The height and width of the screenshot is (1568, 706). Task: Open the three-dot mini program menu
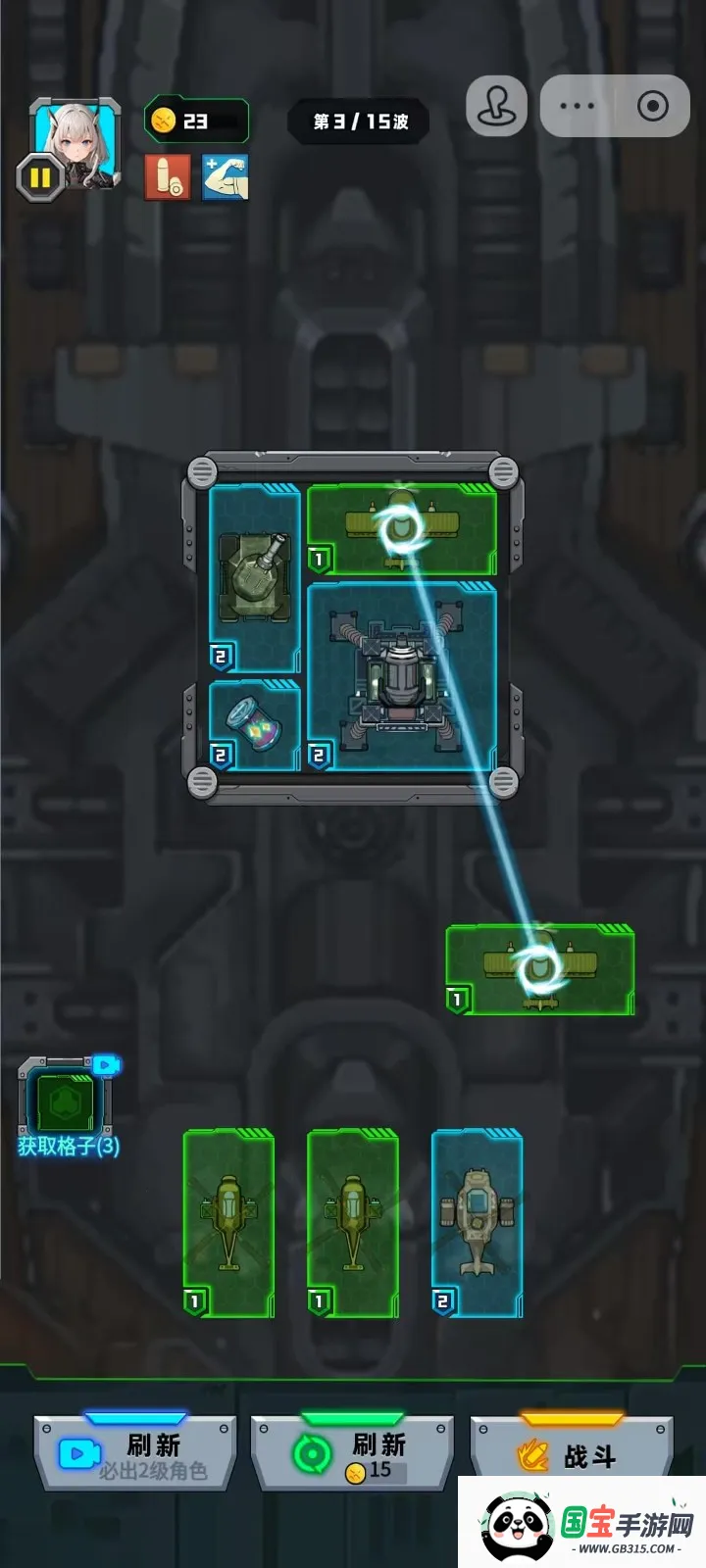[x=577, y=106]
